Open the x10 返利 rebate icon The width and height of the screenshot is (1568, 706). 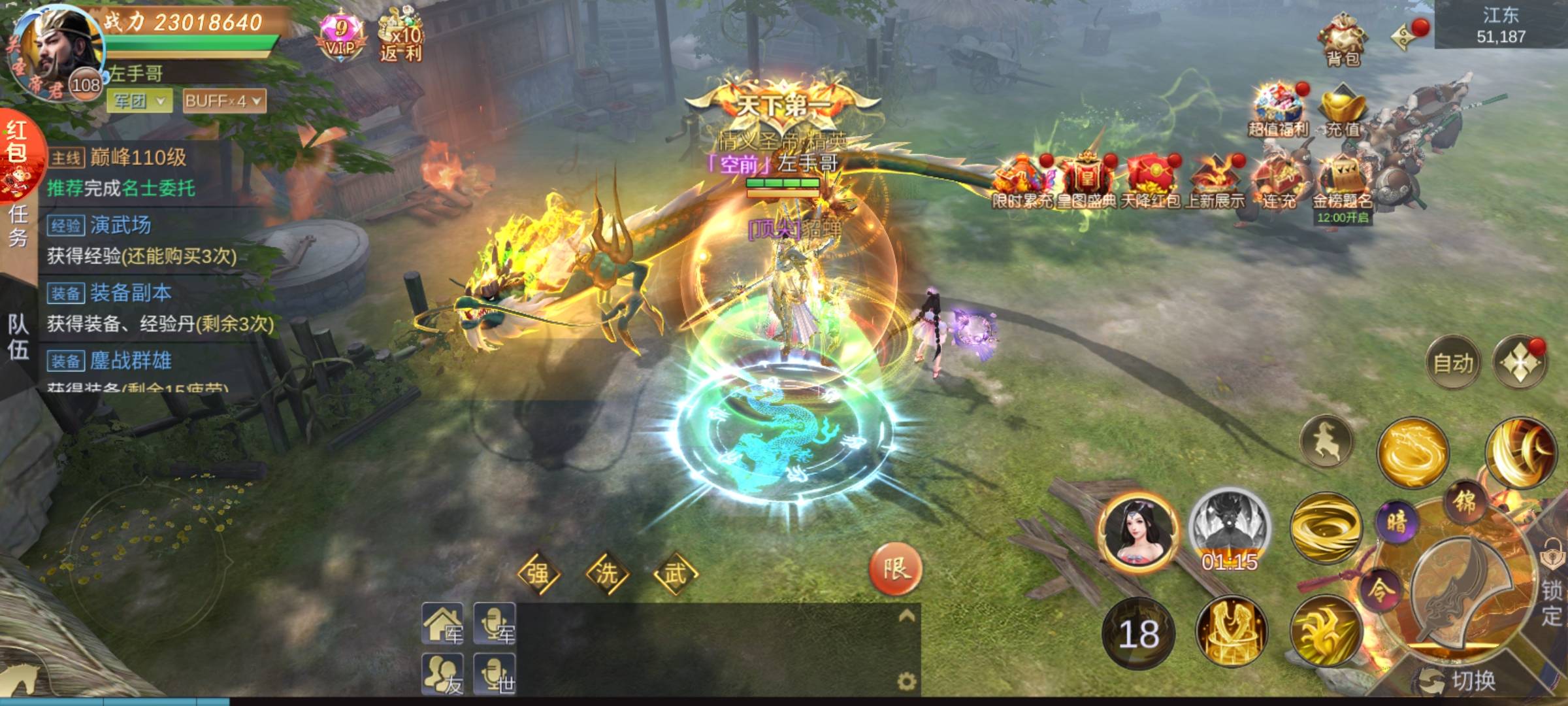[400, 36]
